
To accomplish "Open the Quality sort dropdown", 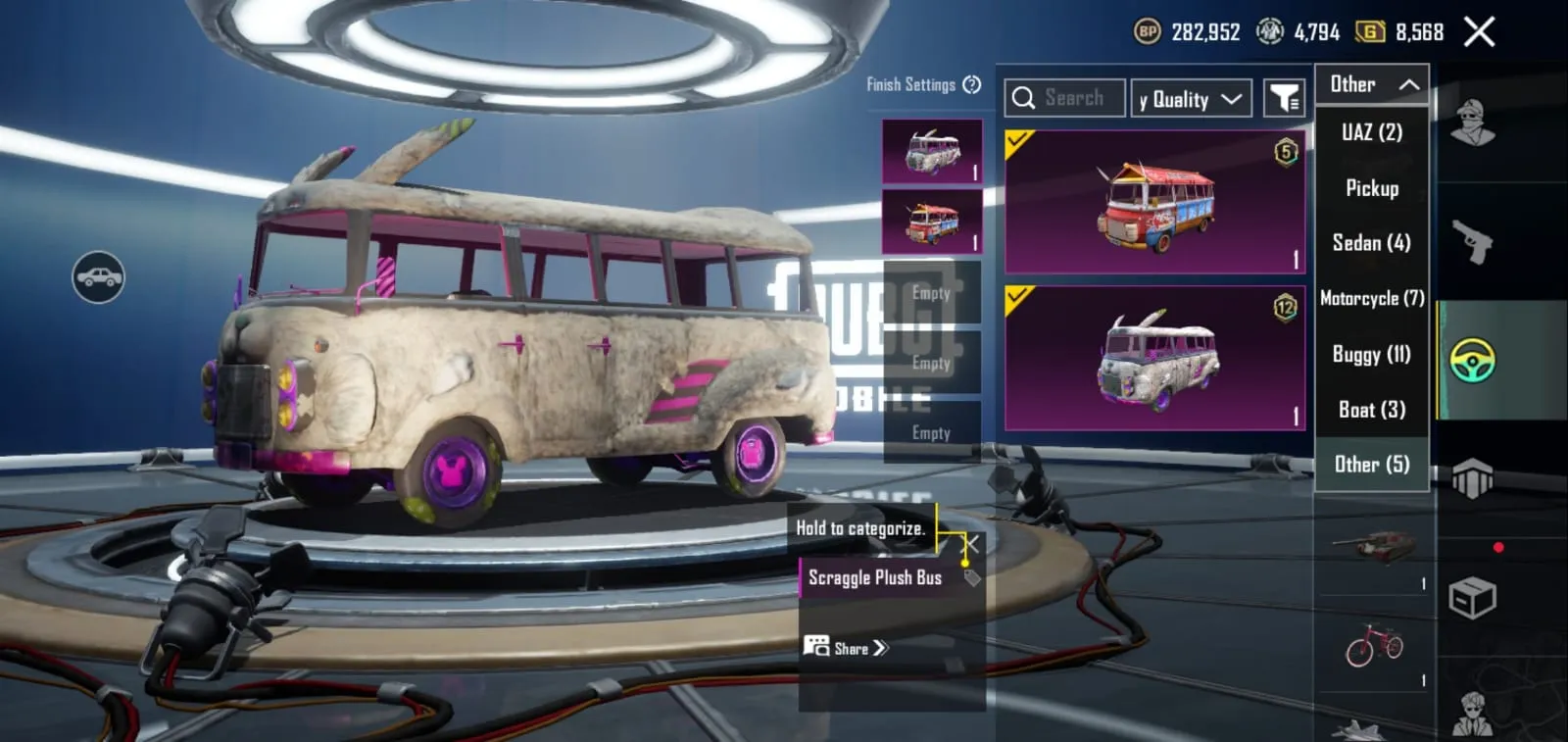I will pos(1191,99).
